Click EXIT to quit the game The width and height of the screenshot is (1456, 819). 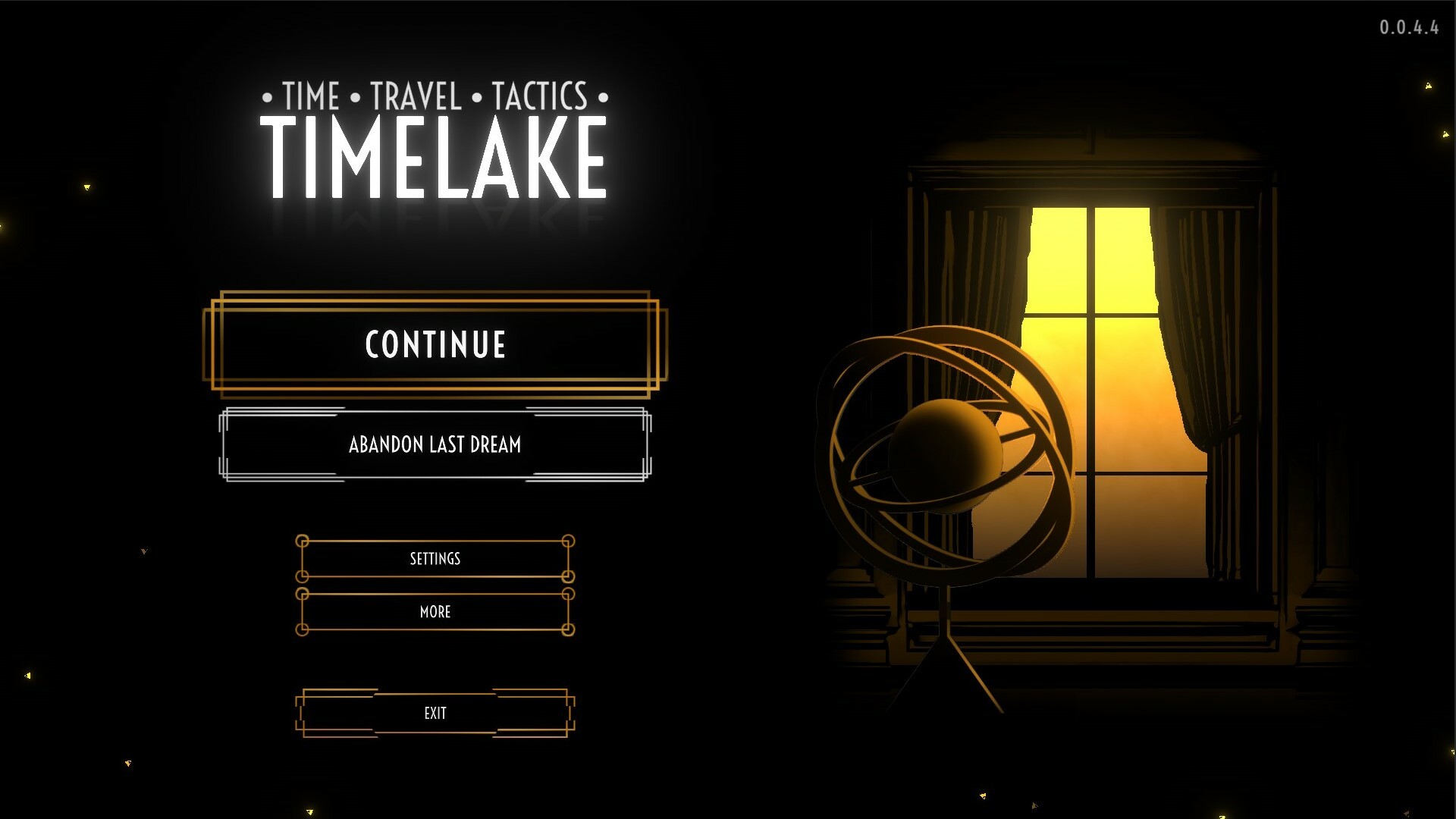(x=435, y=713)
